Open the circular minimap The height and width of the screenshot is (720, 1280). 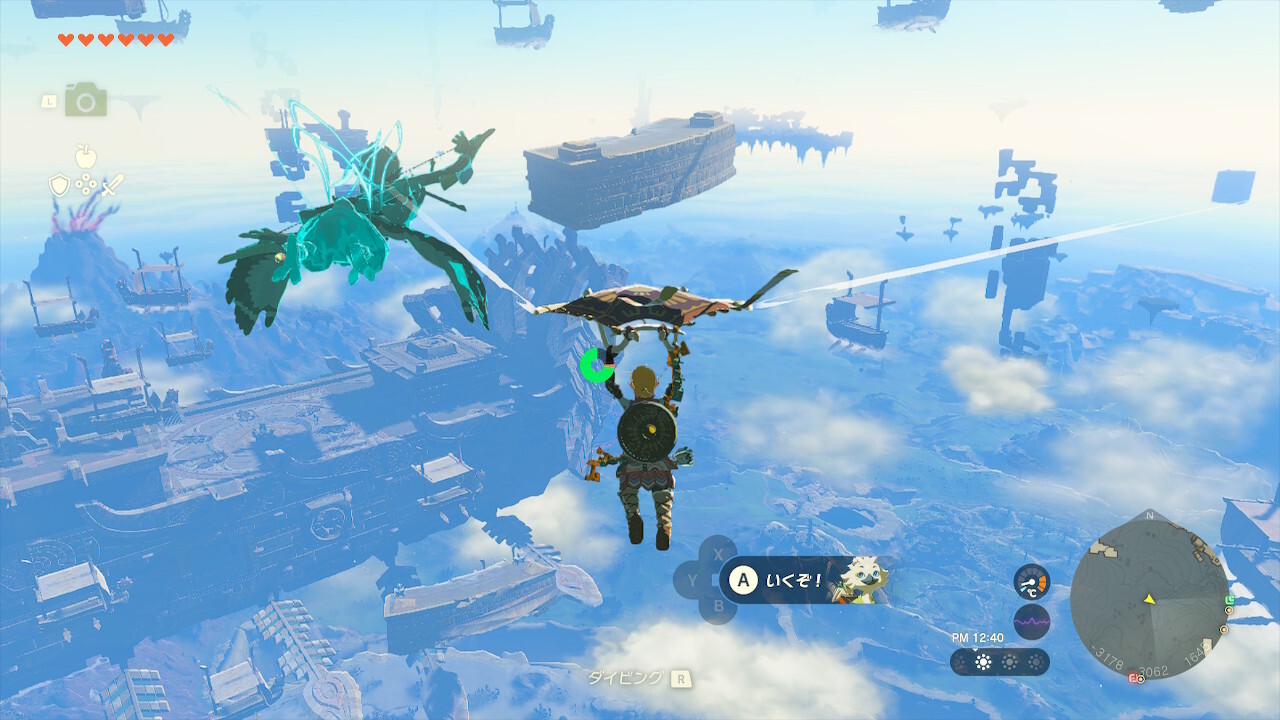pos(1149,599)
